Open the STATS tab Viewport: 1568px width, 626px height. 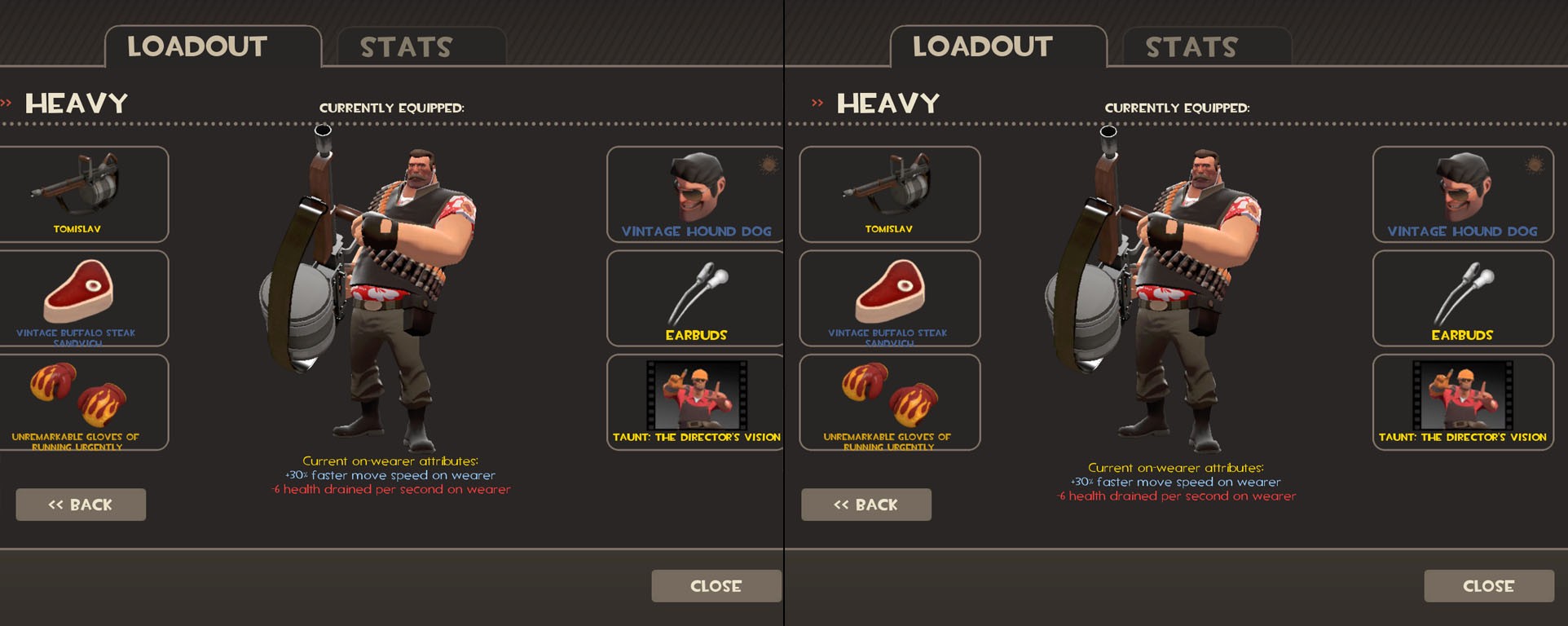406,46
